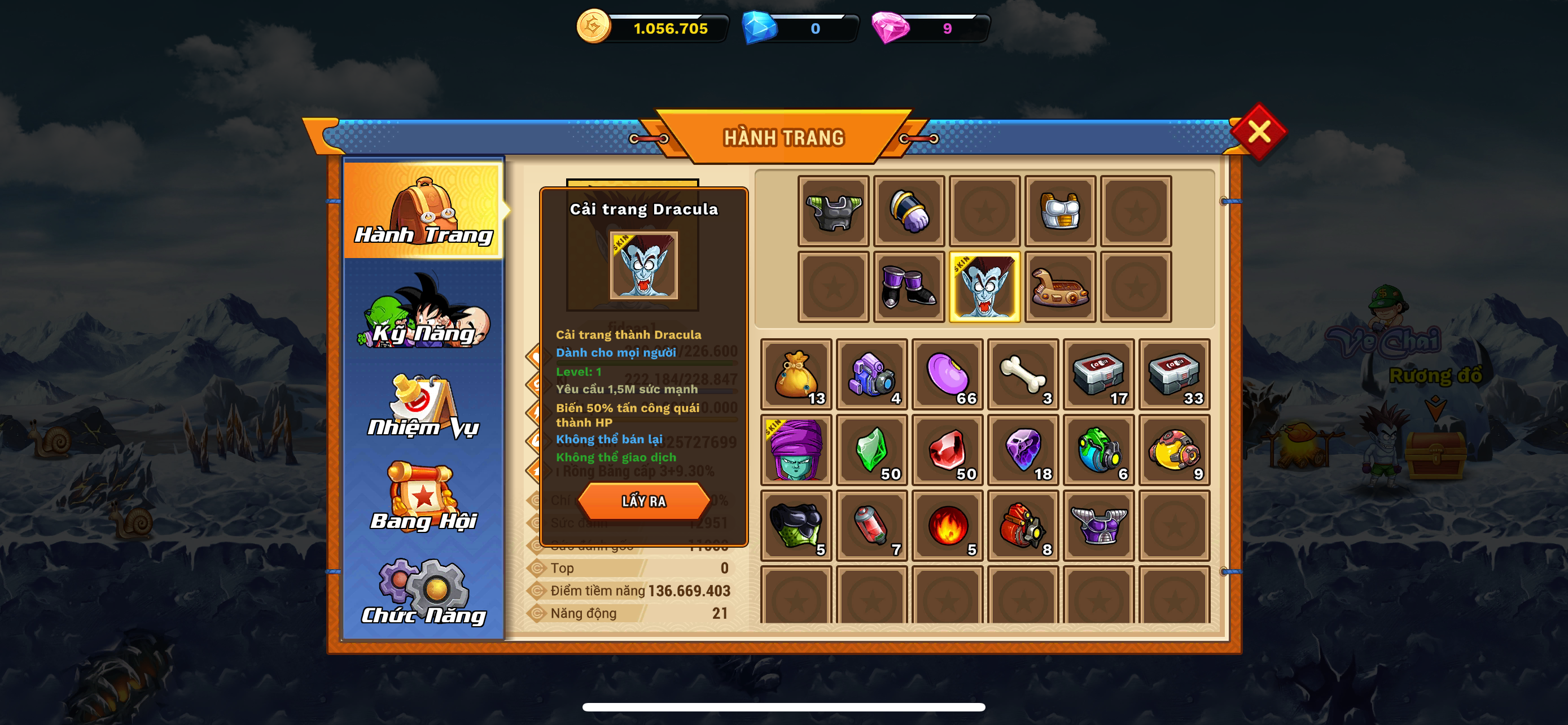Pick the fireball orb item

tap(947, 525)
